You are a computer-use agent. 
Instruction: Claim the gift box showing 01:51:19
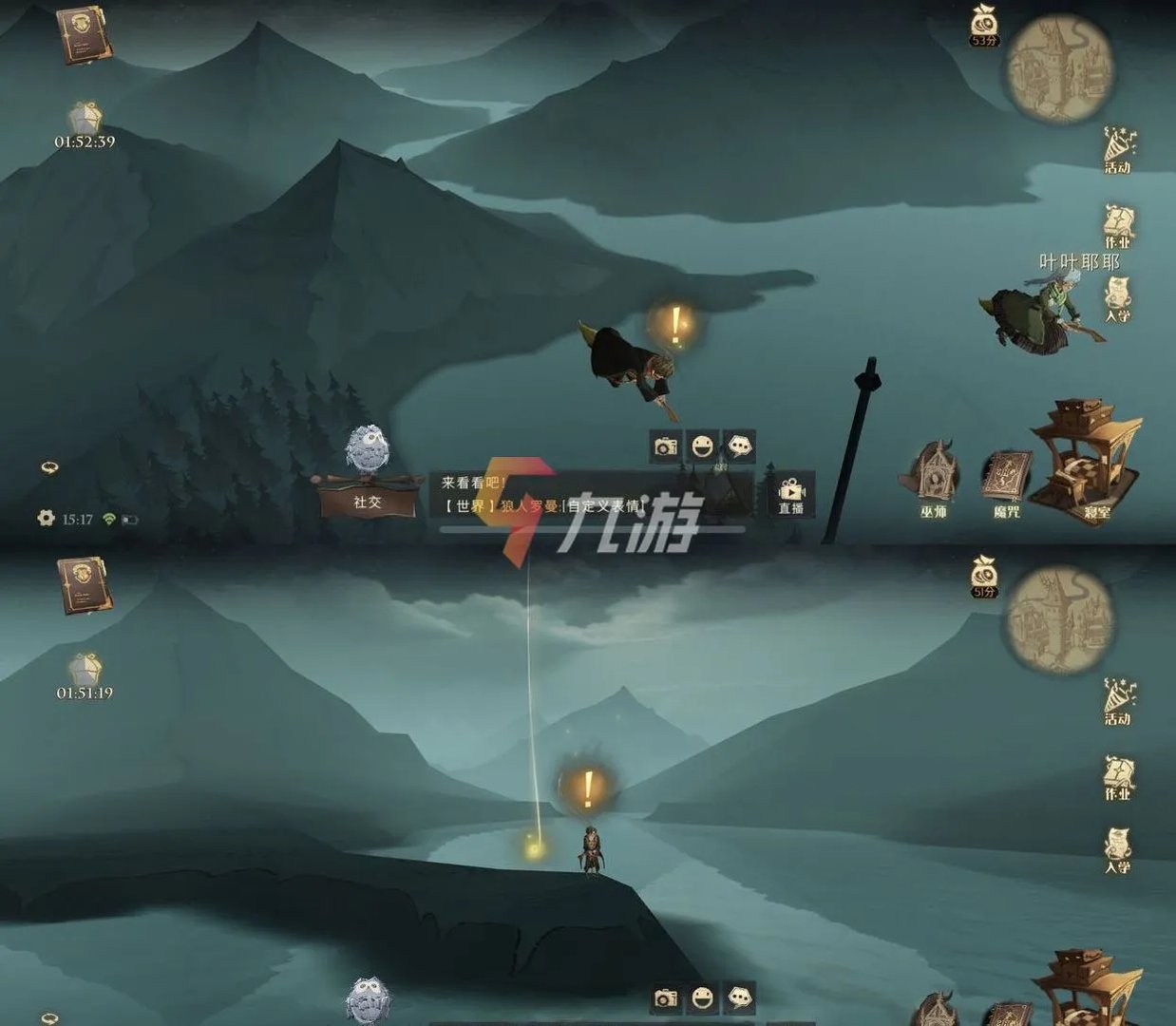tap(85, 674)
